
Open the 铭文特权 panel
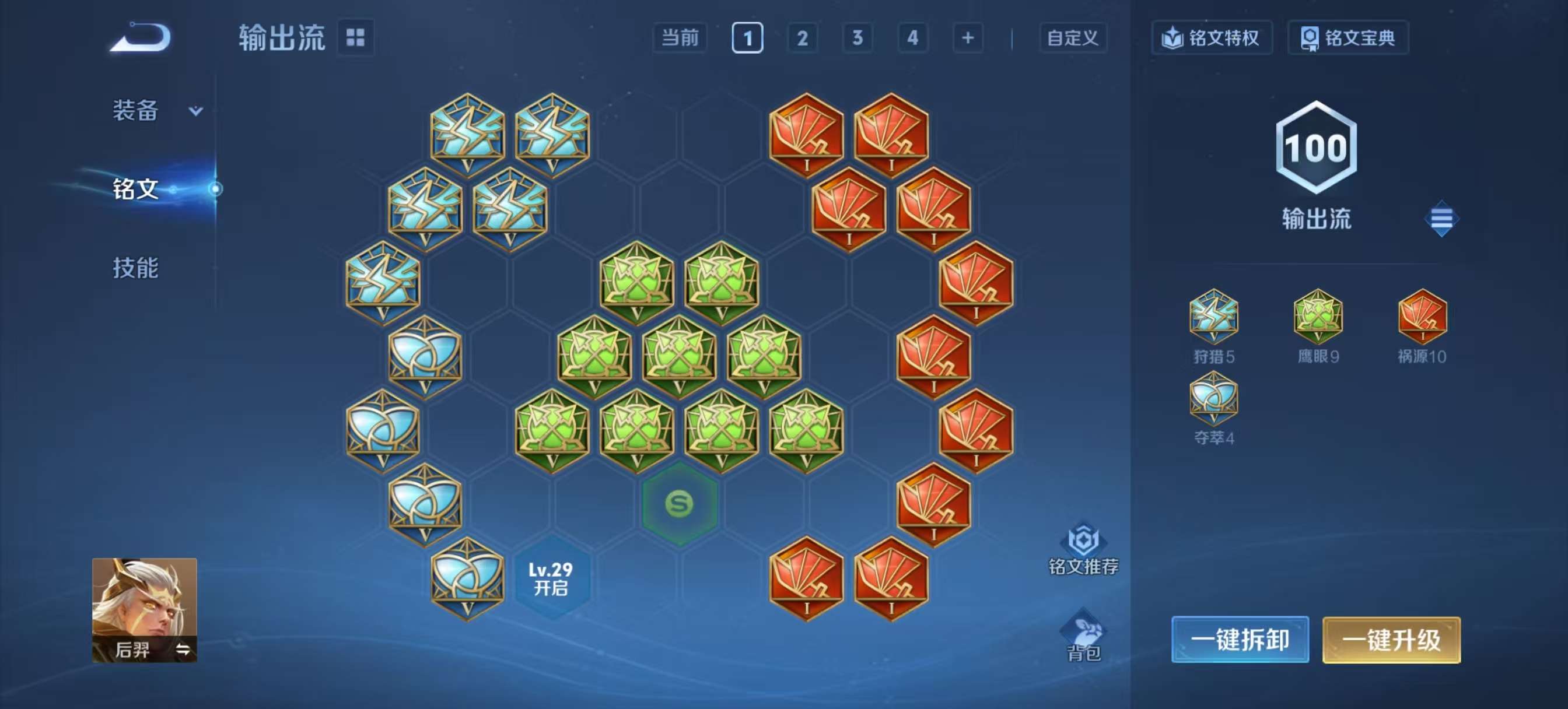point(1212,38)
